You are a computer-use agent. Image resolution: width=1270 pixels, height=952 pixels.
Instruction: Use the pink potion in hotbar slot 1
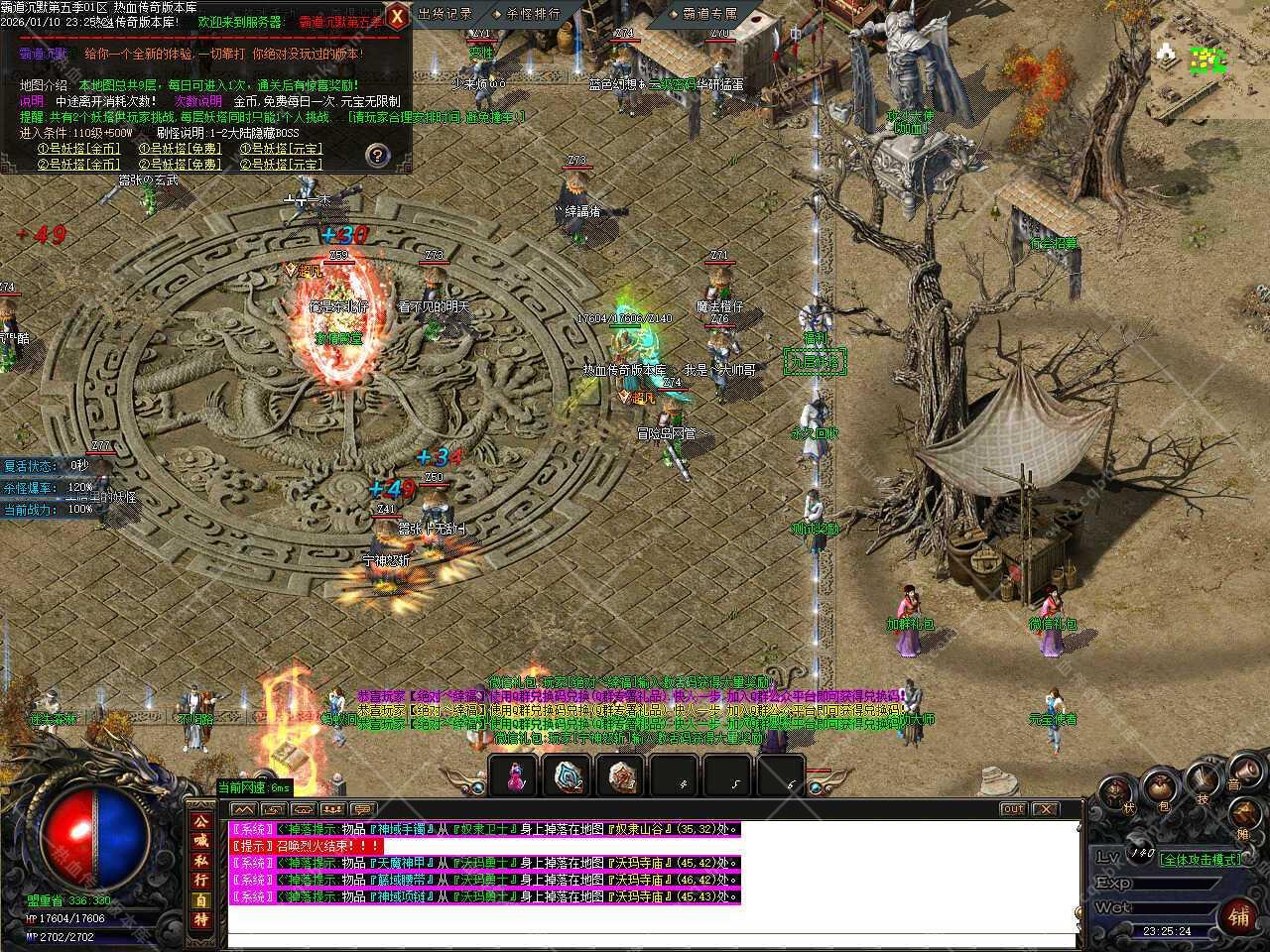click(x=514, y=776)
